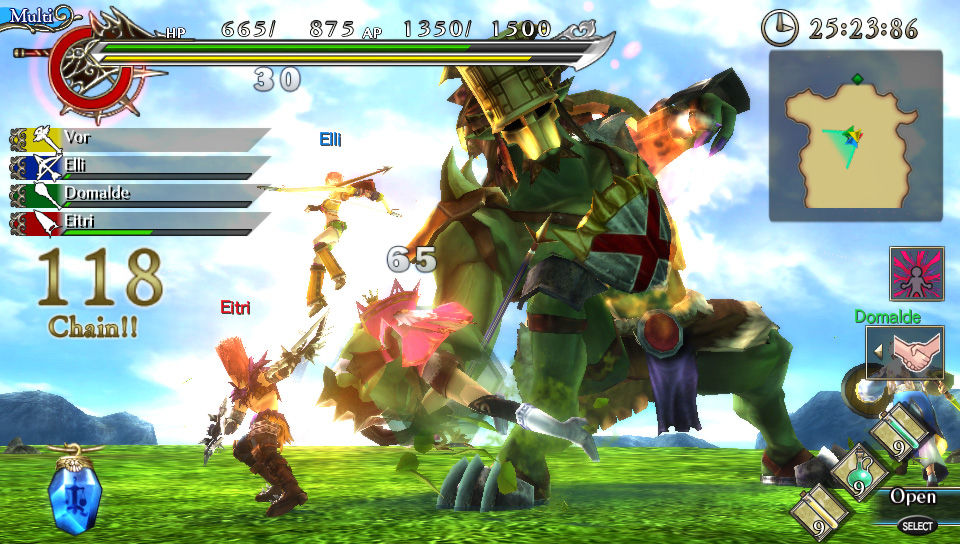This screenshot has width=960, height=544.
Task: Choose Domalde in the party list
Action: [140, 194]
